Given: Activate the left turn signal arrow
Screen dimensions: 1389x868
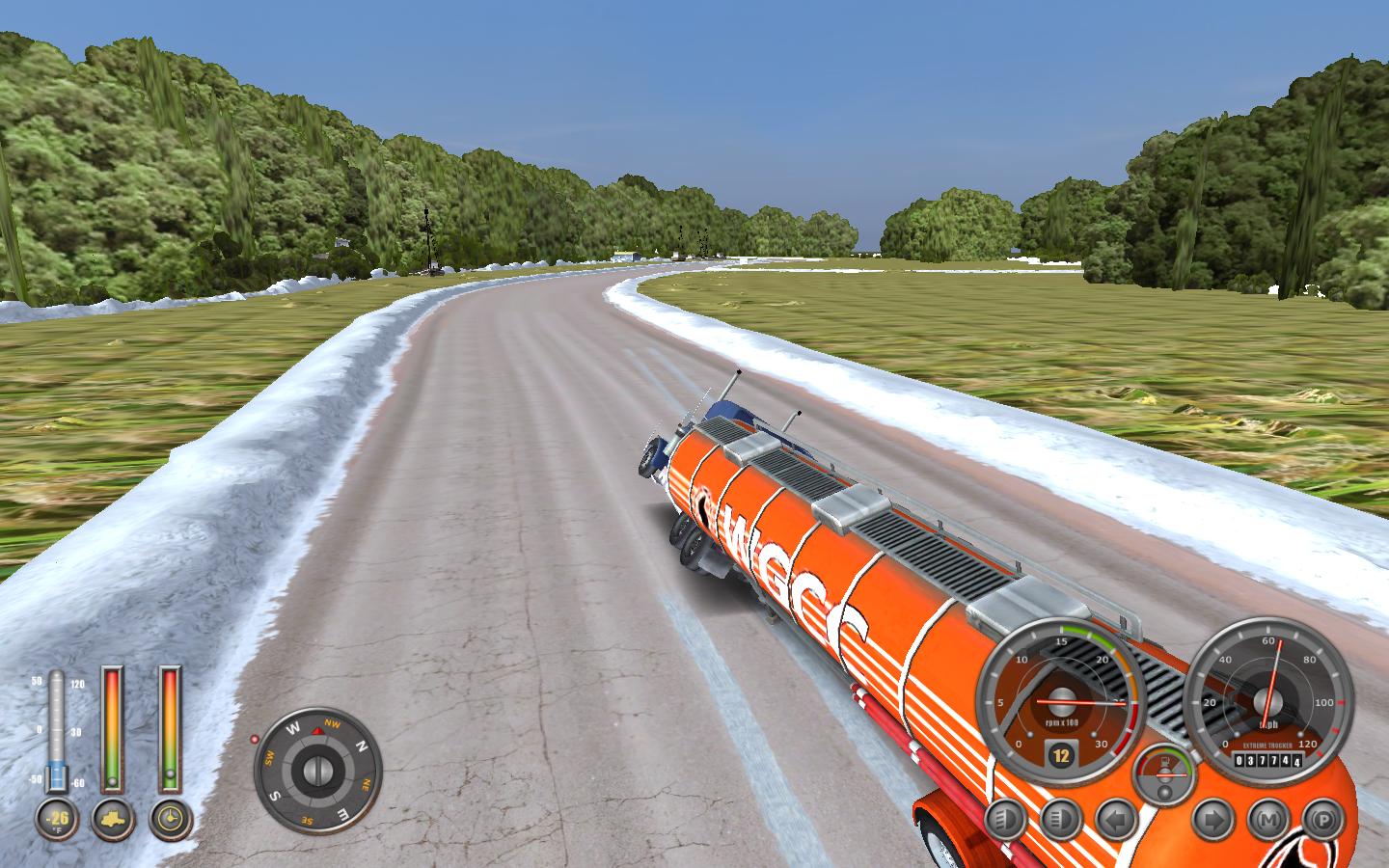Looking at the screenshot, I should pos(1116,820).
